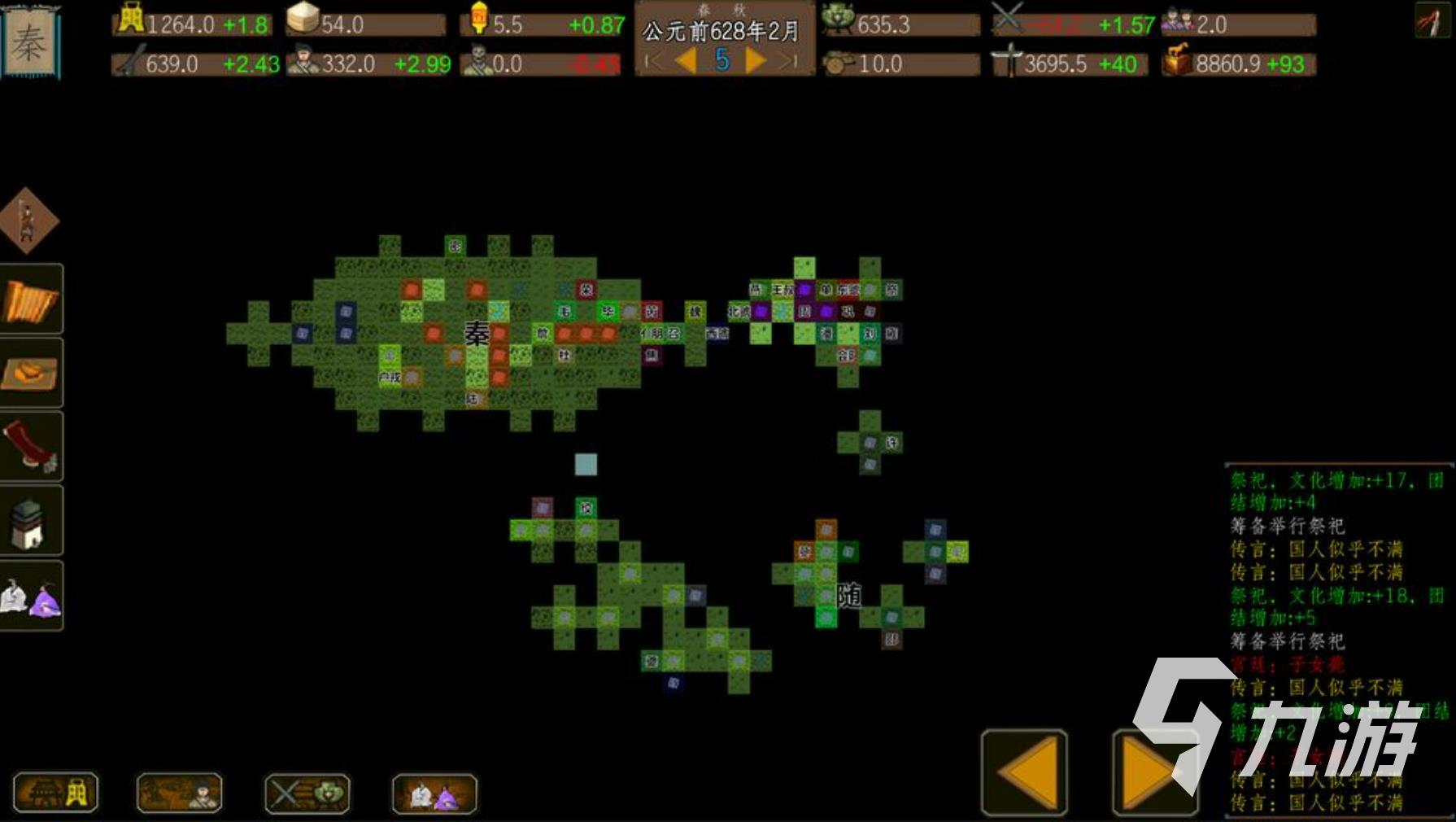1456x822 pixels.
Task: Open the map and general bottom tab
Action: pyautogui.click(x=180, y=794)
